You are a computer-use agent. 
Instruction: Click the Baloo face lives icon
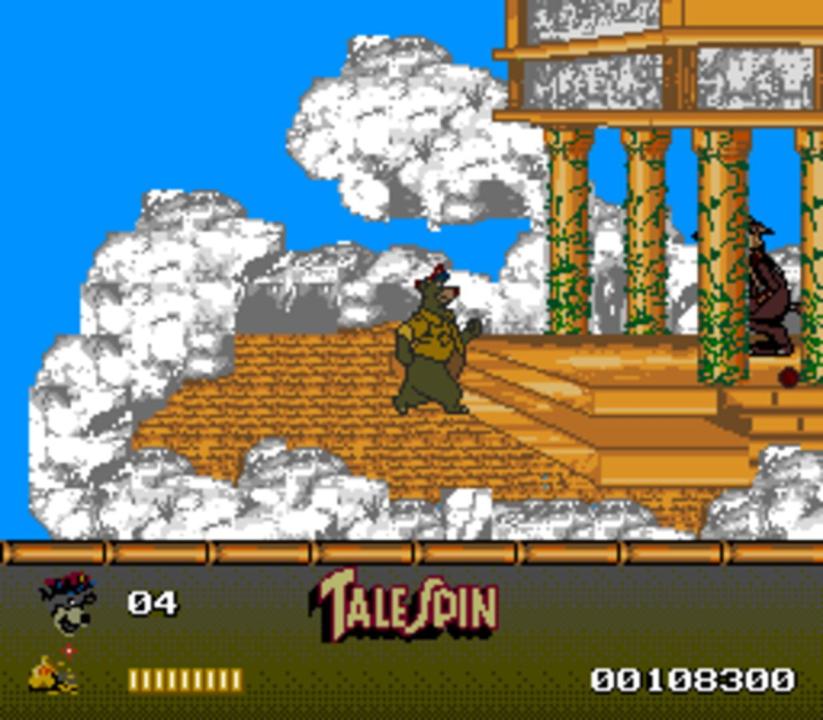tap(67, 603)
